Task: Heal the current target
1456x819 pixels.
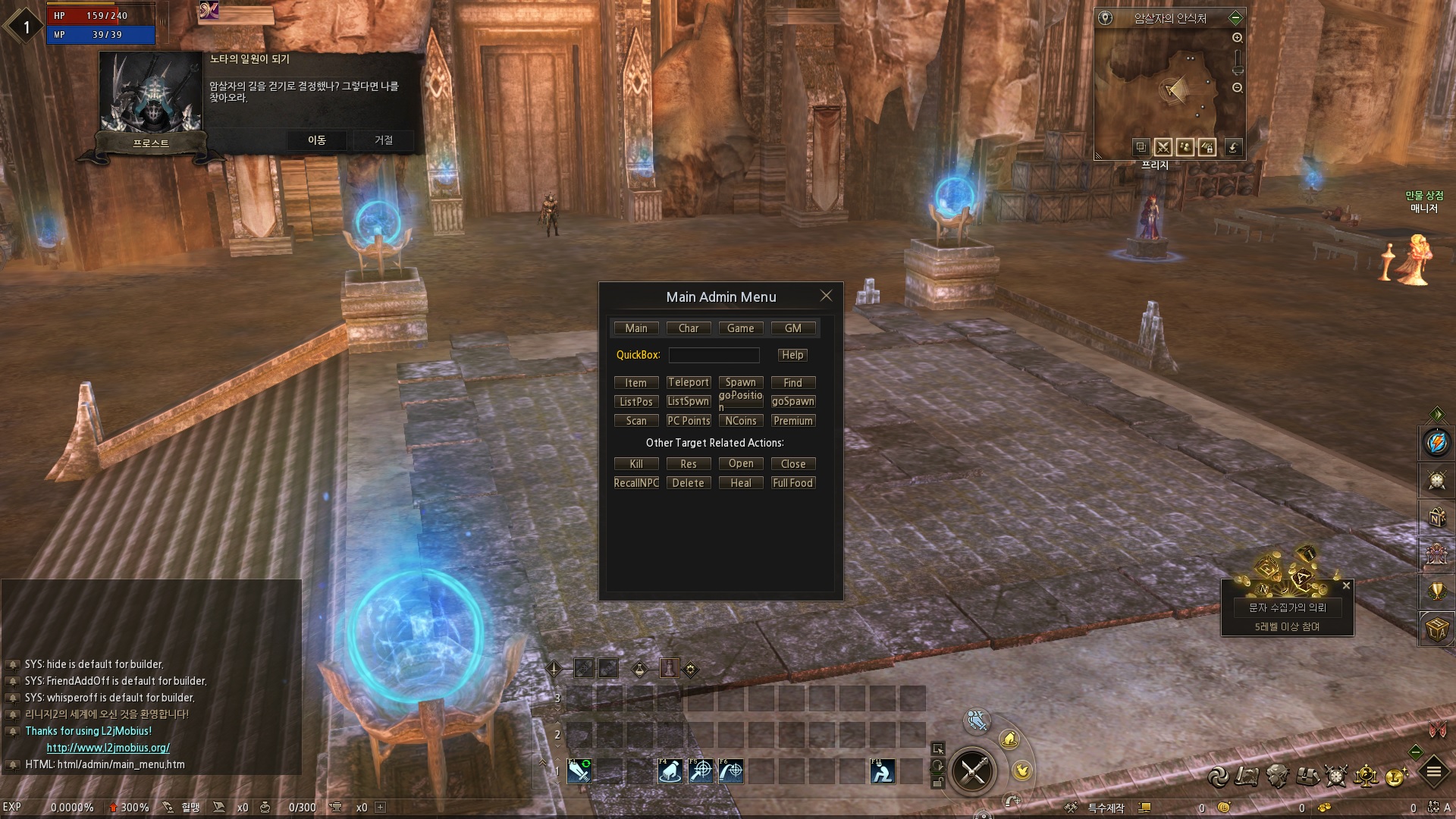Action: pos(740,483)
